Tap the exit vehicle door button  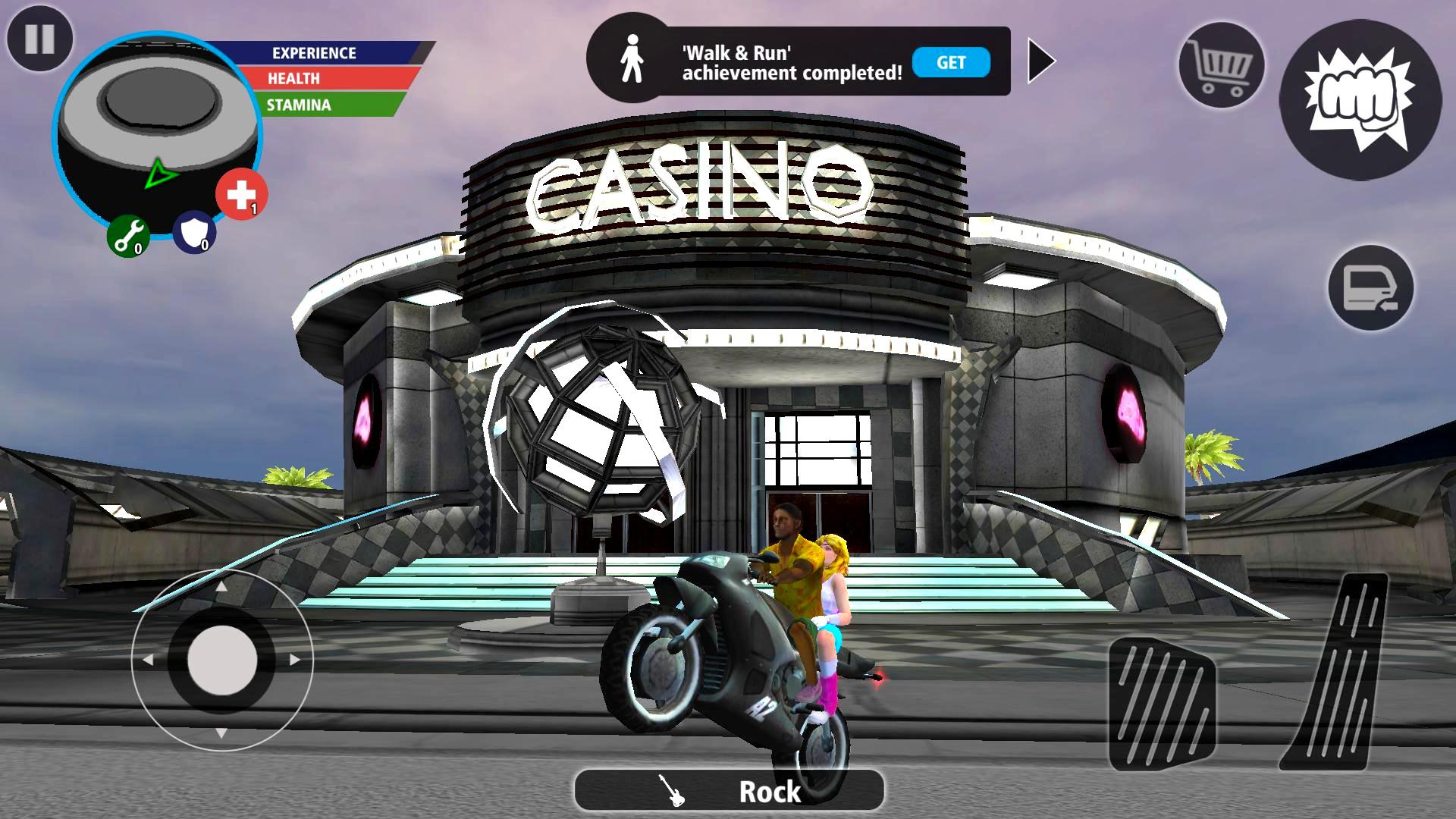click(x=1370, y=288)
